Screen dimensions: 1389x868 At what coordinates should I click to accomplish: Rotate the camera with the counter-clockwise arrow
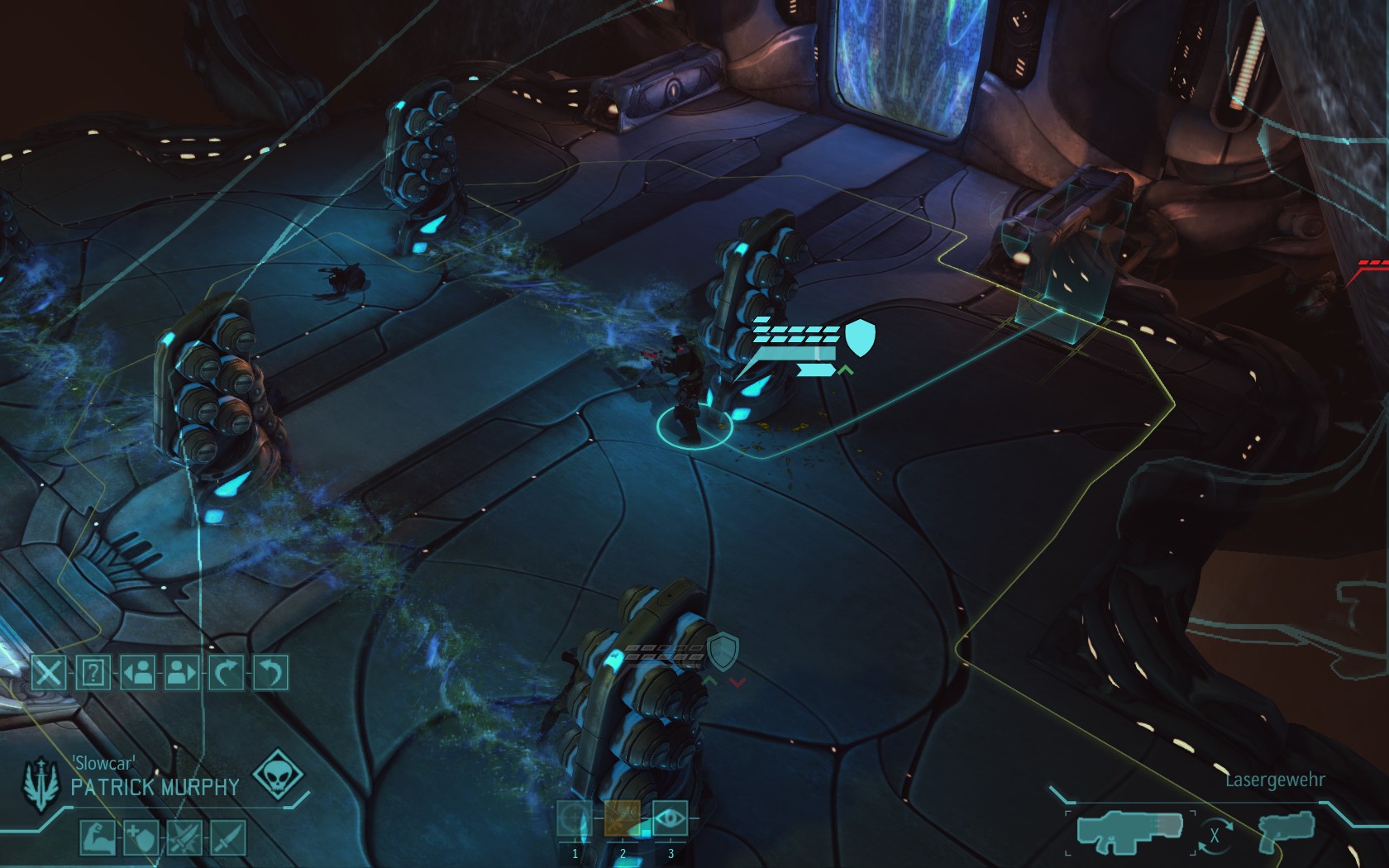[270, 673]
